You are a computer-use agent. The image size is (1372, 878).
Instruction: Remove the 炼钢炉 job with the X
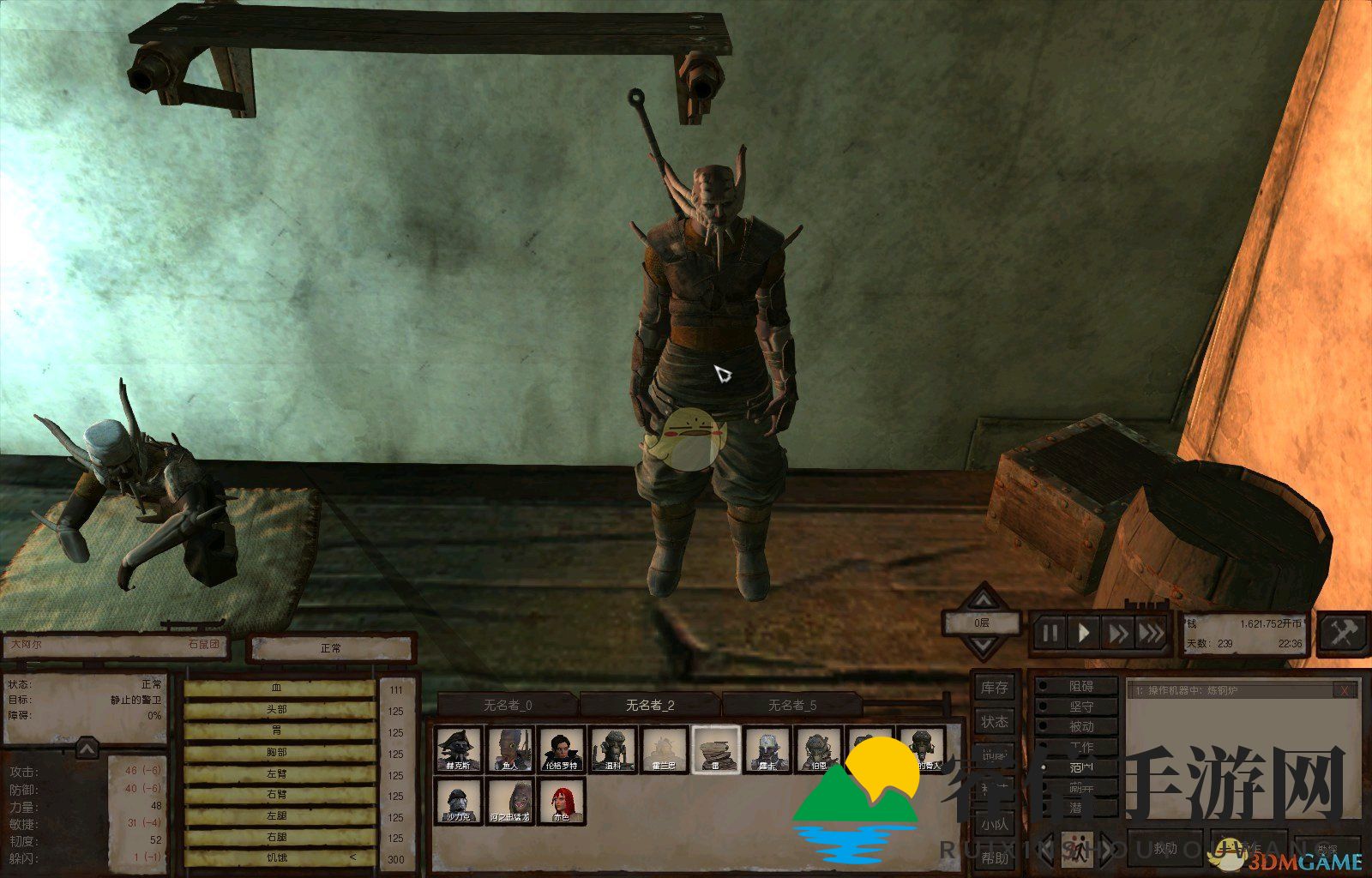click(x=1346, y=690)
